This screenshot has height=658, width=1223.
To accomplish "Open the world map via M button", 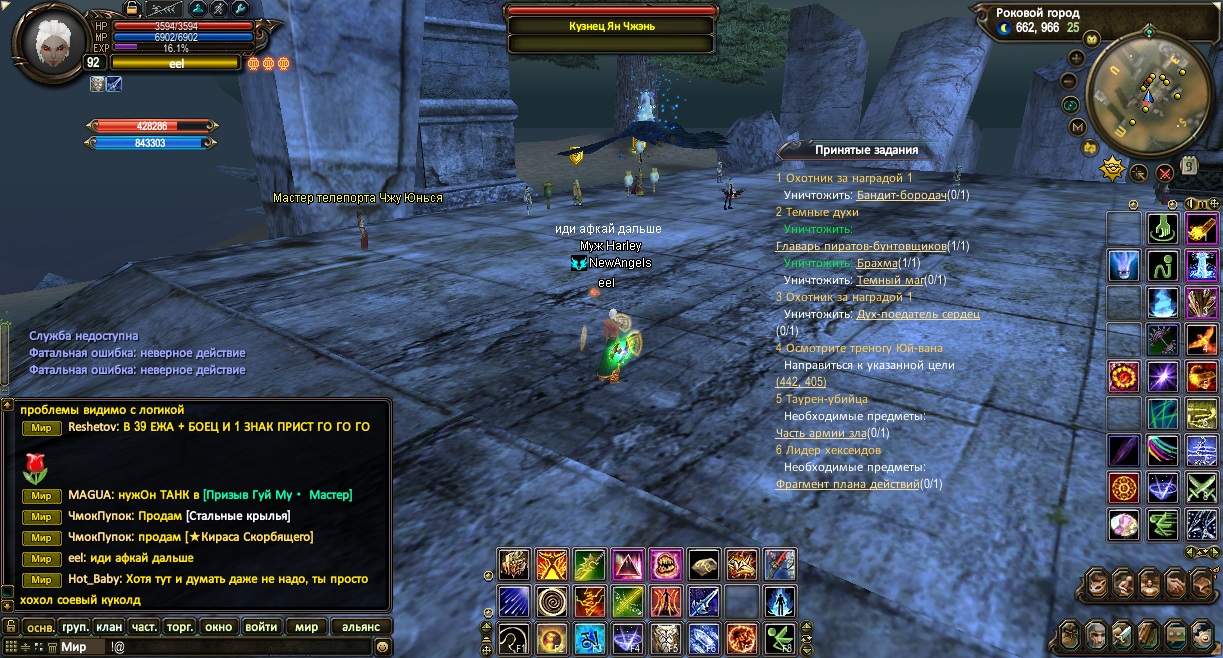I will [x=1078, y=127].
